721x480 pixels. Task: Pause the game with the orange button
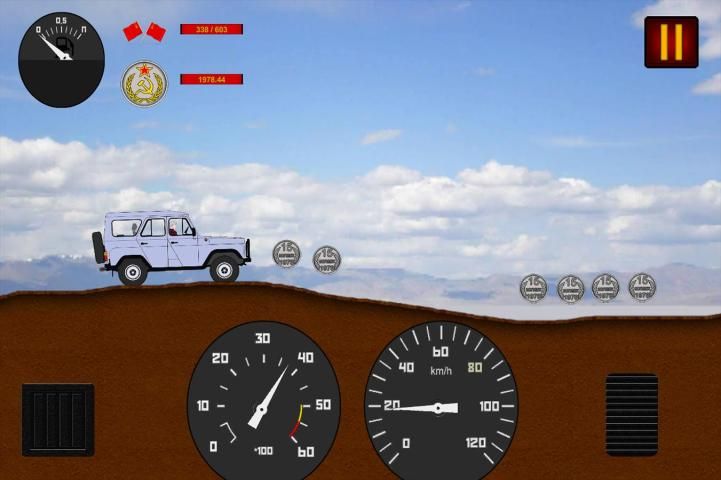671,42
